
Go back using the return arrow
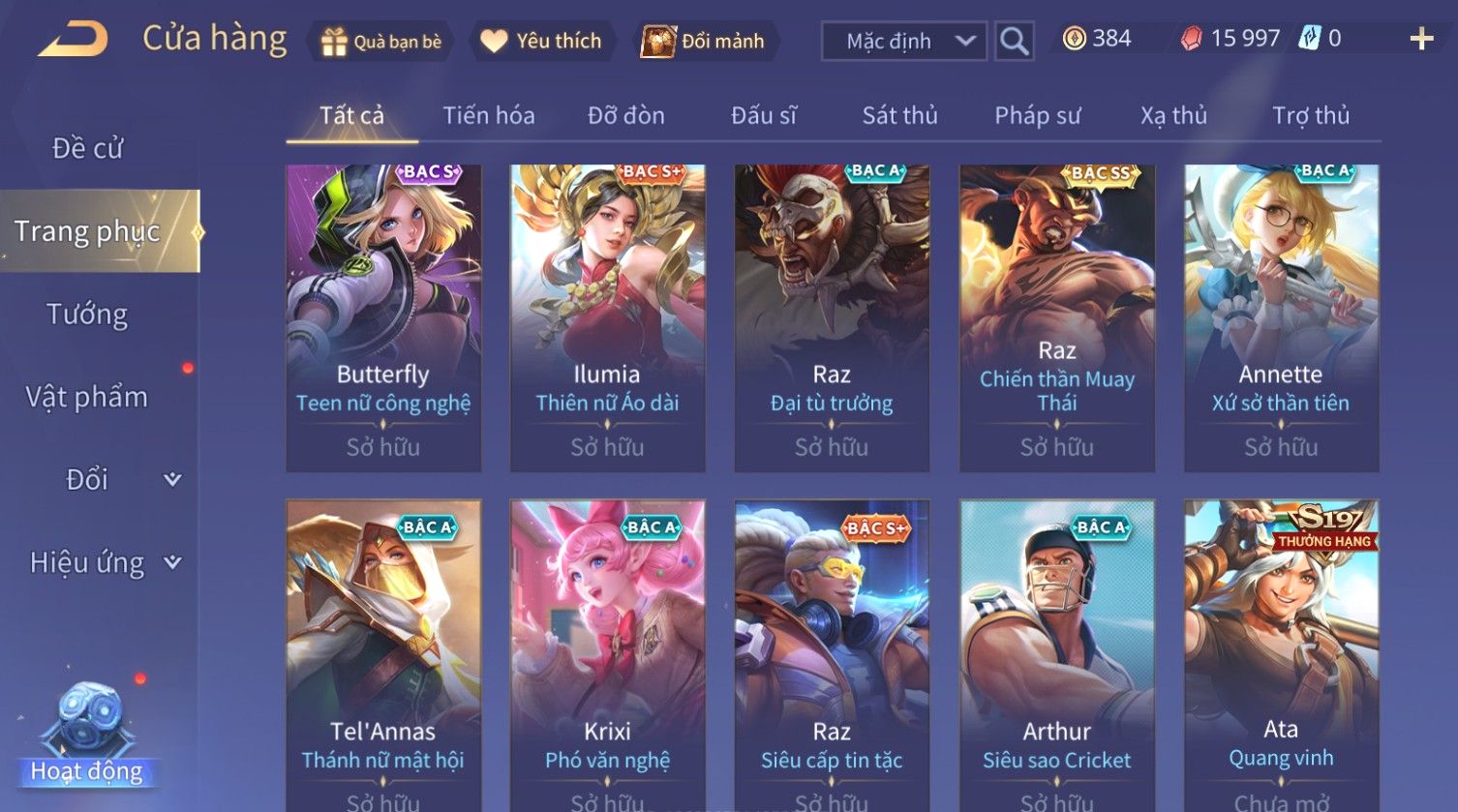[74, 40]
